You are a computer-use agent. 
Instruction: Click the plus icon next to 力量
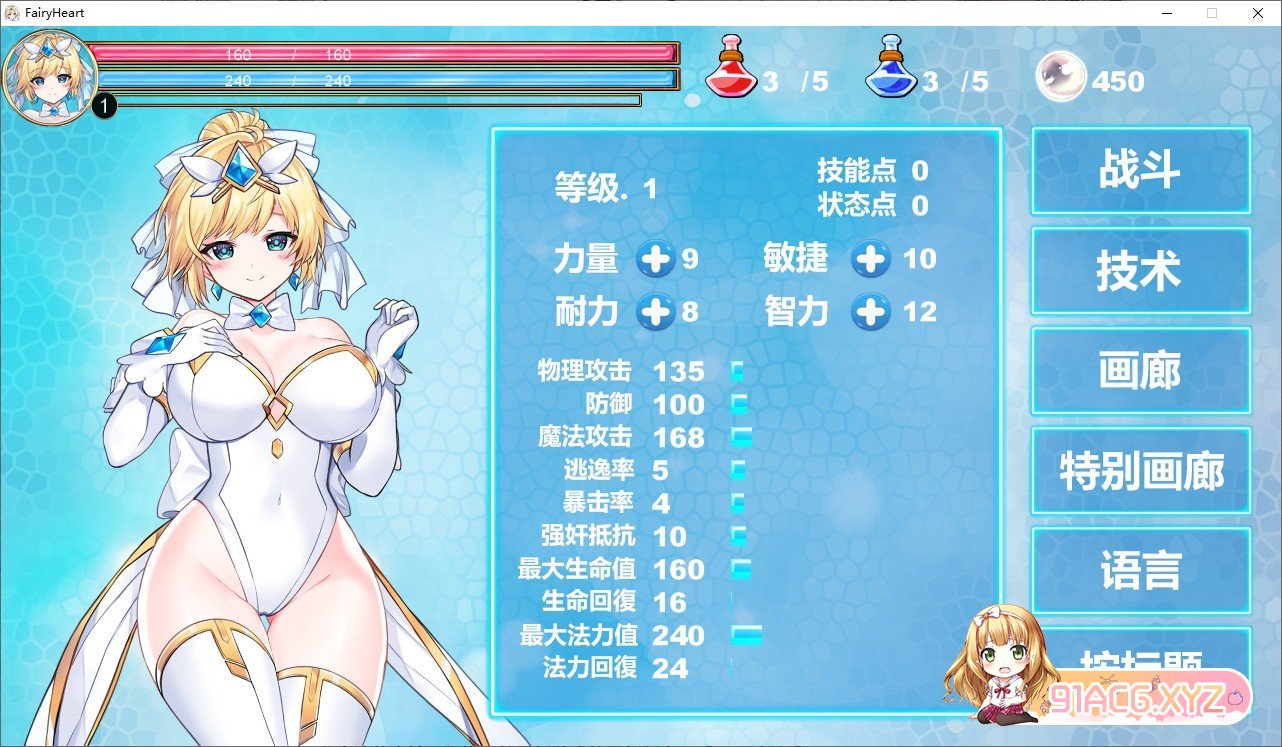(x=657, y=259)
